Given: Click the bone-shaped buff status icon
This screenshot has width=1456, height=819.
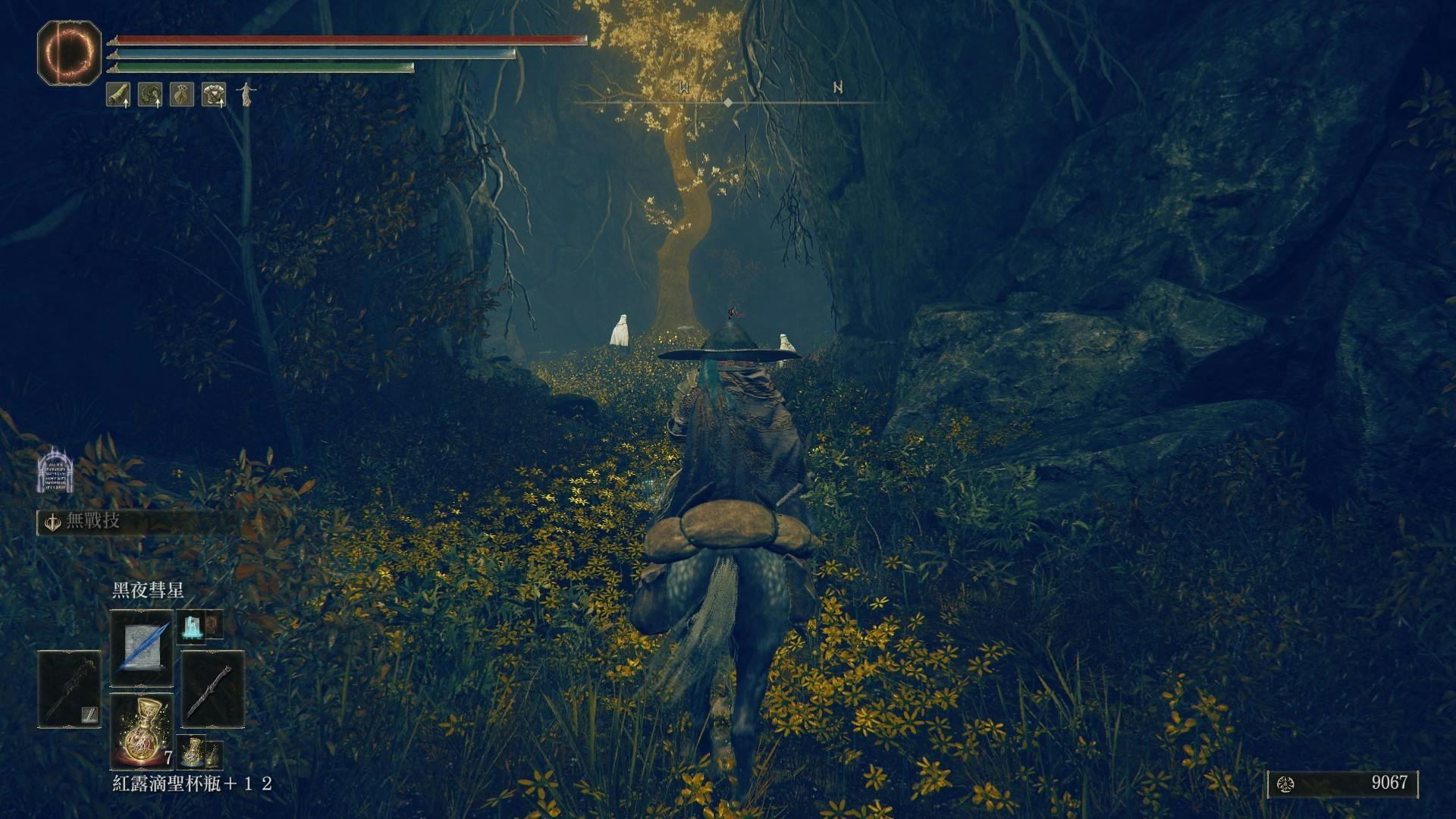Looking at the screenshot, I should (118, 94).
